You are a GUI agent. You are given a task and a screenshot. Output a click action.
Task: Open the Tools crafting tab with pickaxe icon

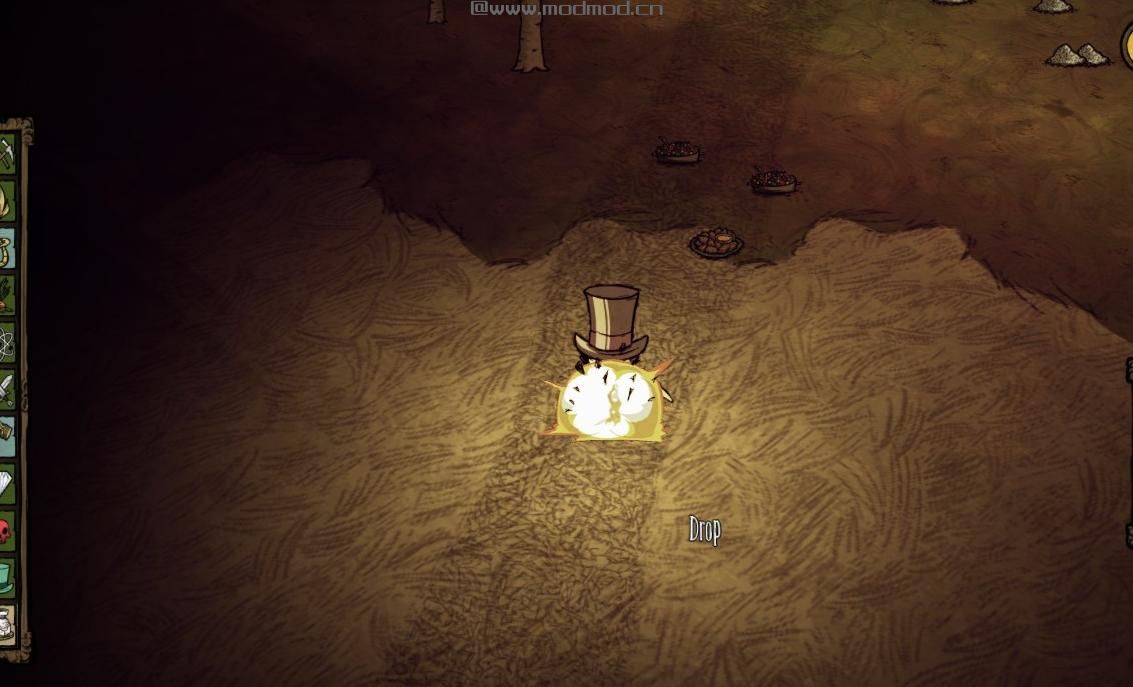pos(8,152)
